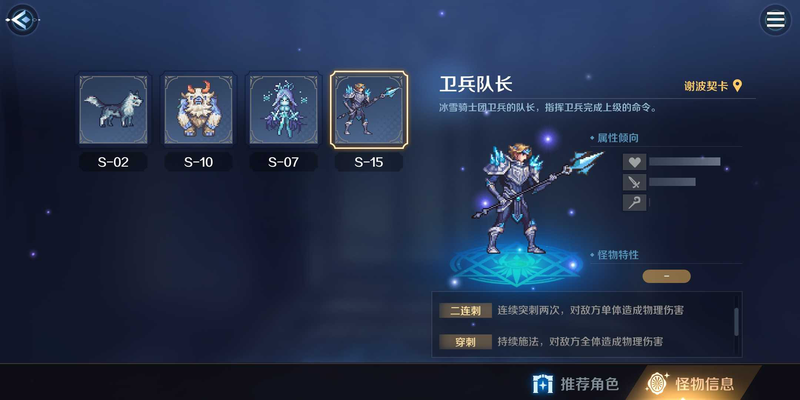
Task: Switch to the 推荐角色 tab
Action: tap(576, 383)
